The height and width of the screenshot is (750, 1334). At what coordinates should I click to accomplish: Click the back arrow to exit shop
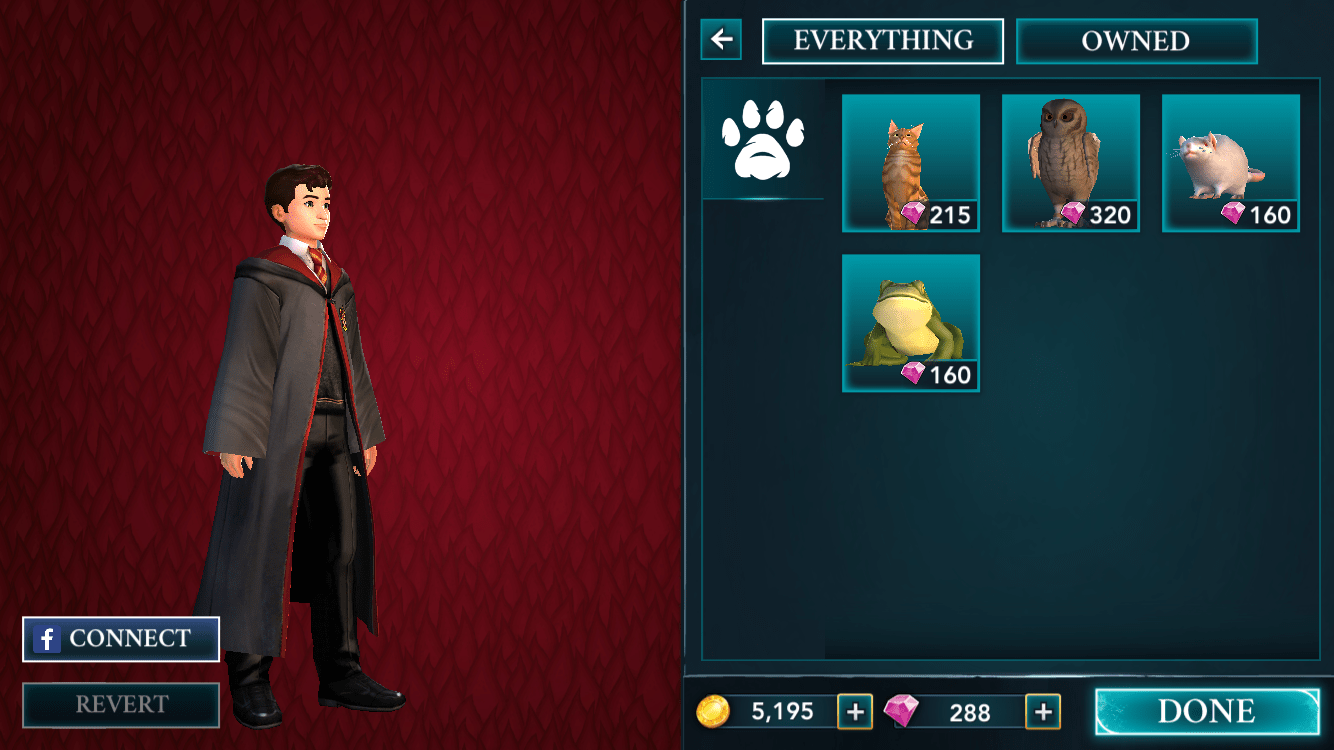pyautogui.click(x=719, y=40)
